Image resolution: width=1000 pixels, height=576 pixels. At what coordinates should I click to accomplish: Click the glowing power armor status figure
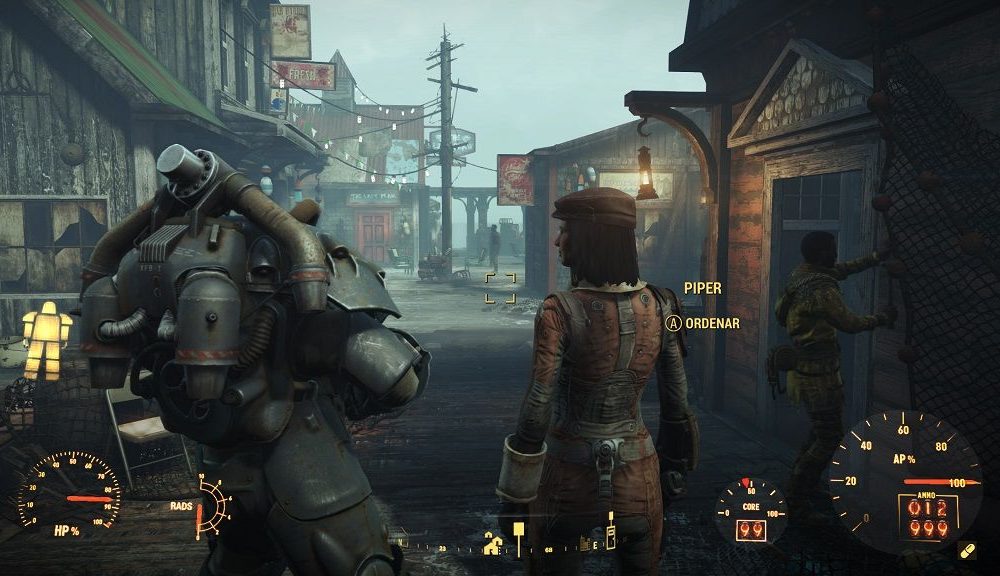pos(47,340)
